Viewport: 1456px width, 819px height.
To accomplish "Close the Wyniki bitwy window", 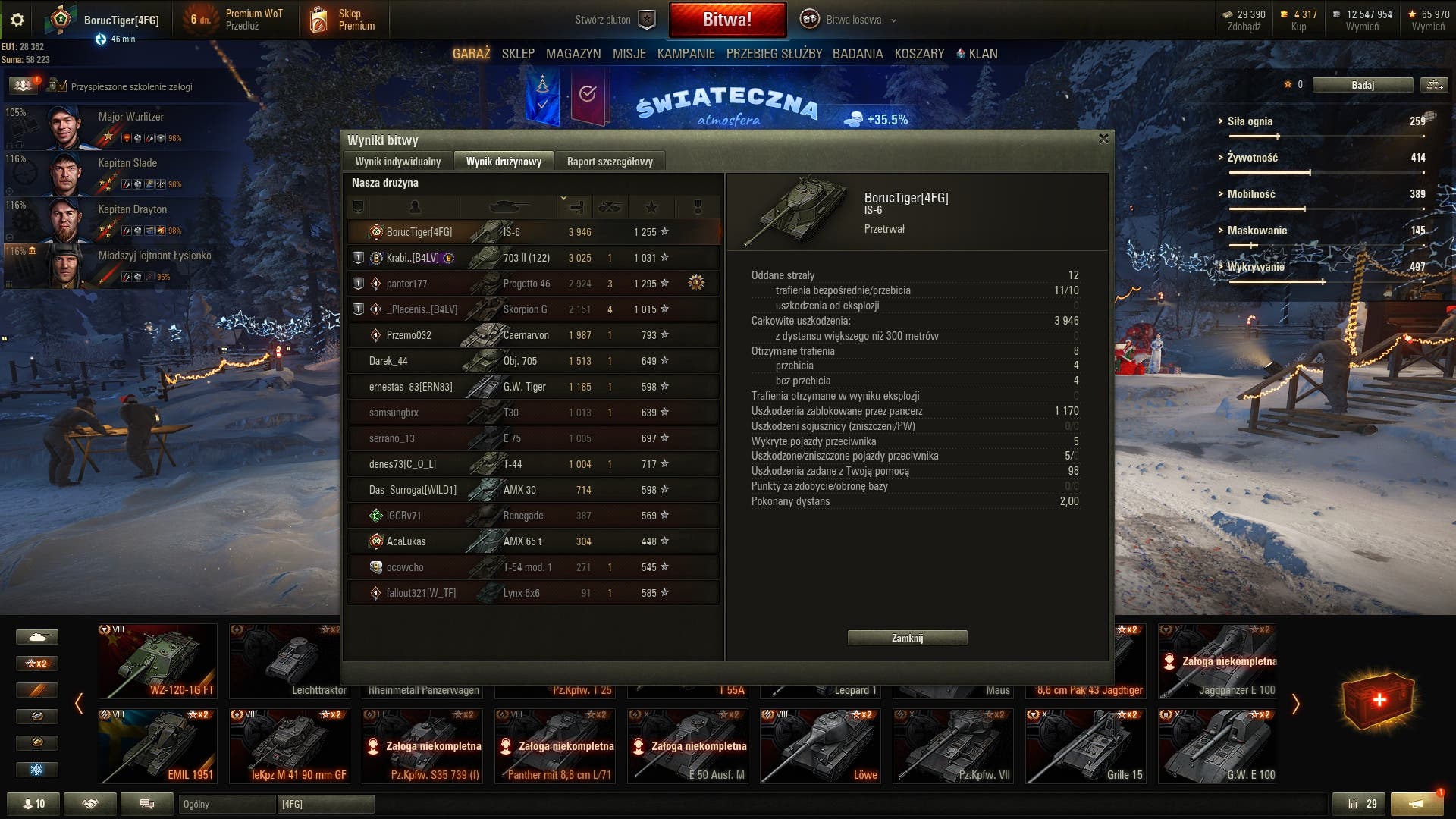I will [1103, 139].
